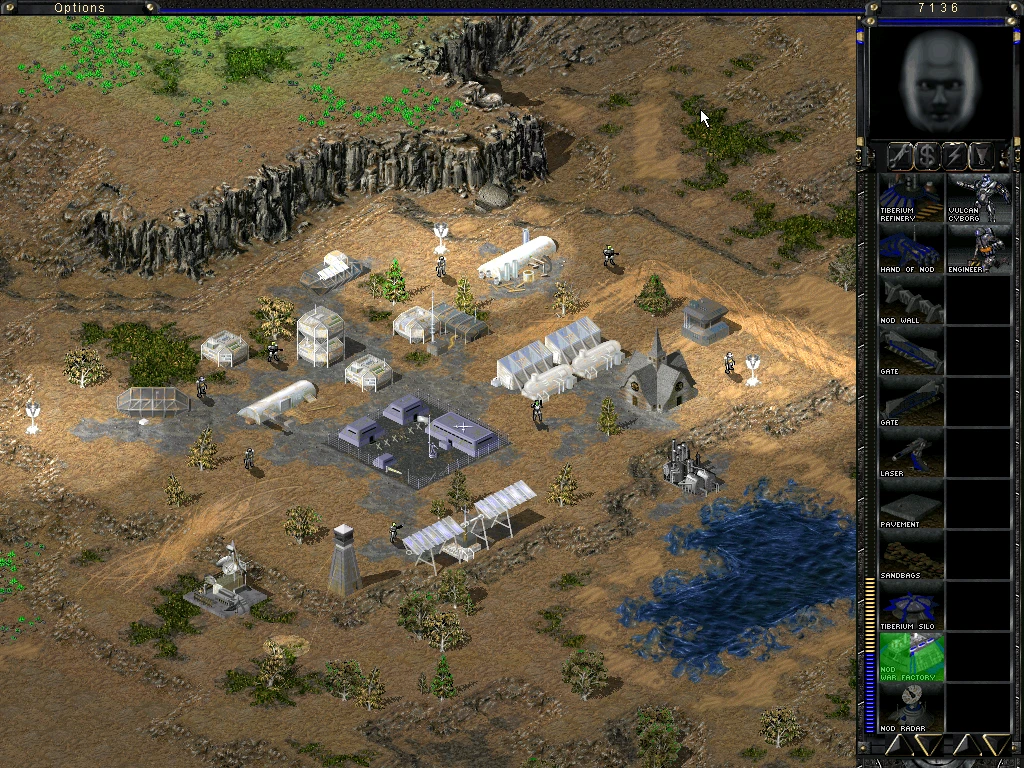Click the unit column's down arrow
Image resolution: width=1024 pixels, height=768 pixels.
(996, 745)
